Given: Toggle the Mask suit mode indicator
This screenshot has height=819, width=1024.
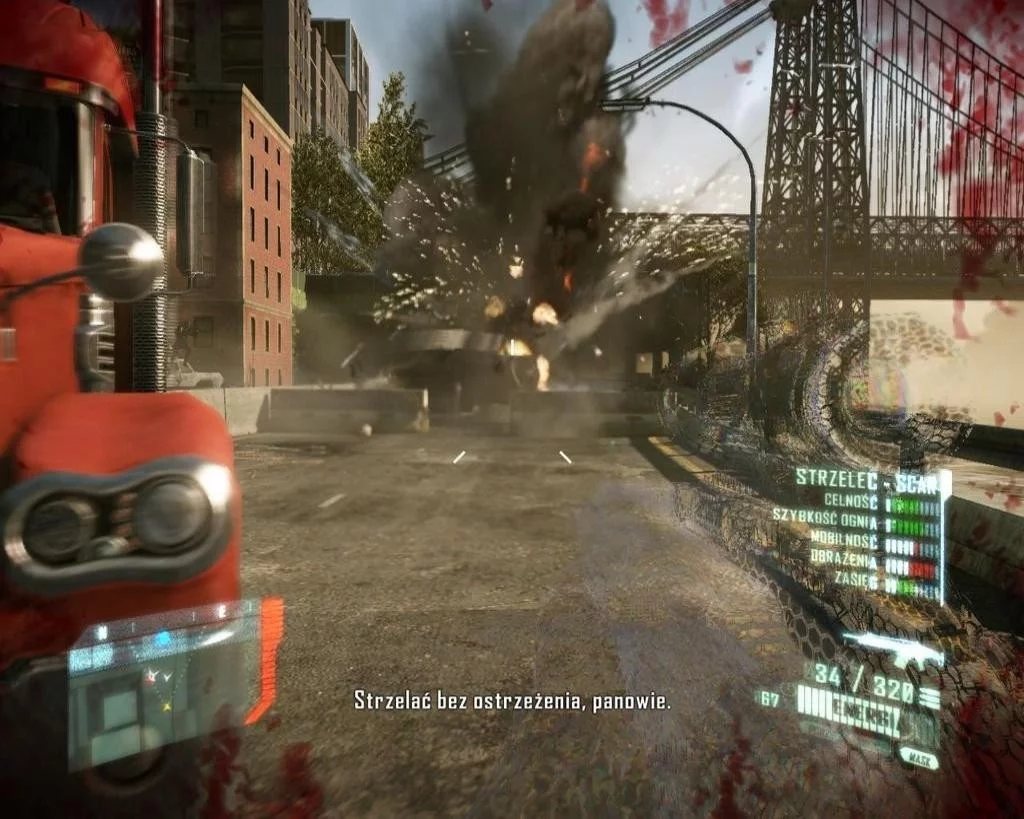Looking at the screenshot, I should (x=917, y=760).
